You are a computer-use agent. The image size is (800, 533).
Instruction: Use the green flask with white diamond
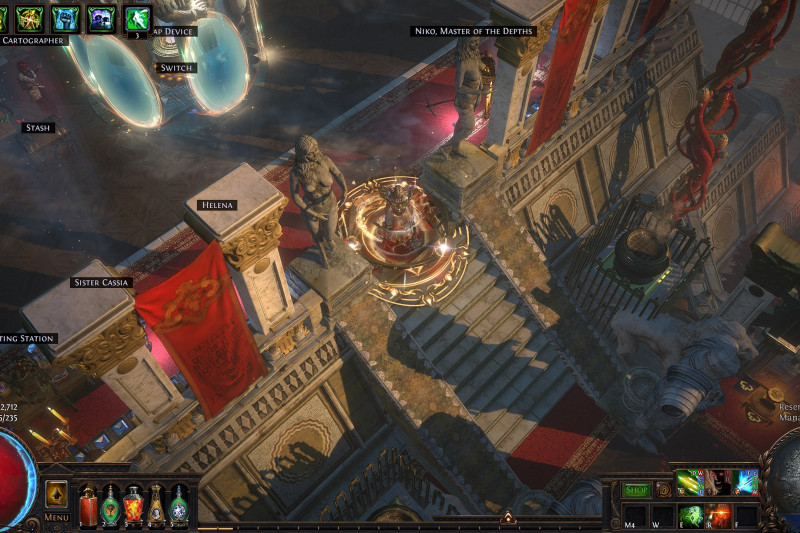[178, 506]
